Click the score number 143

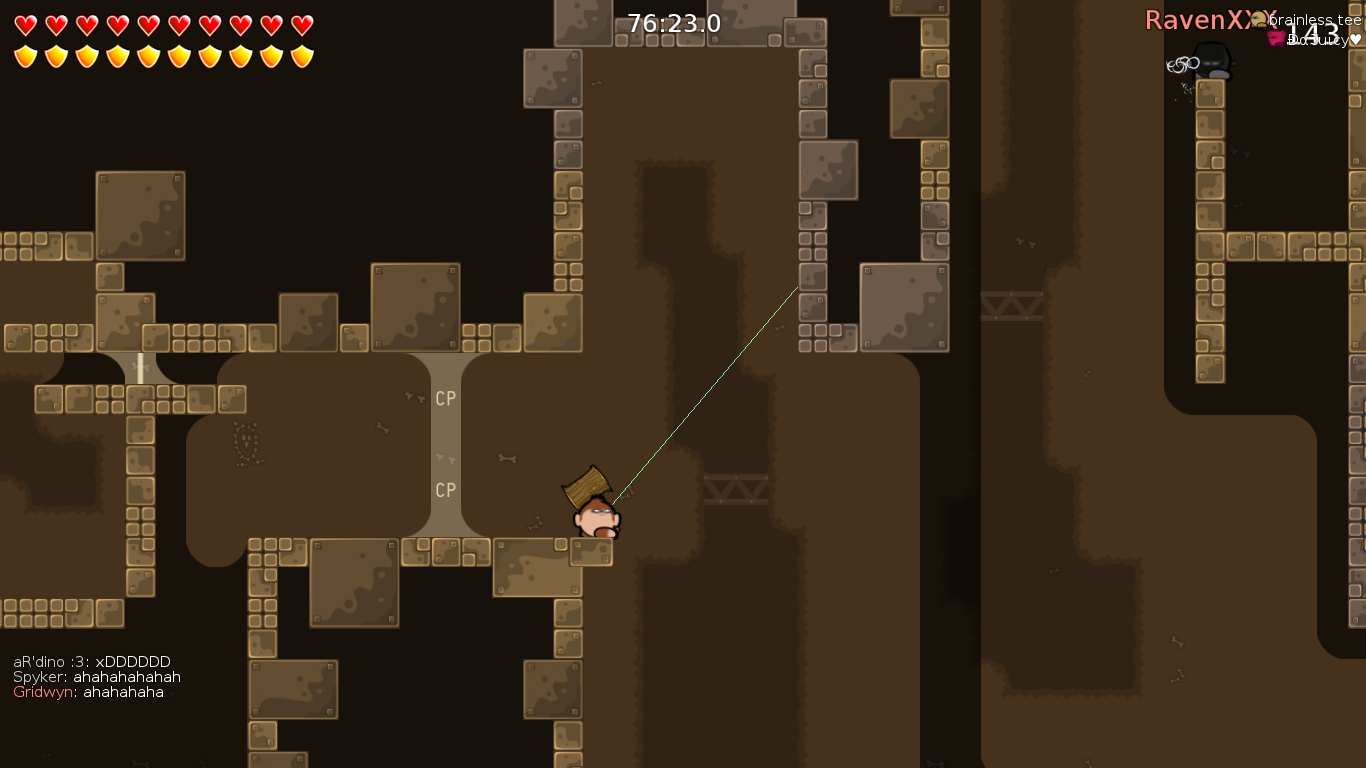pos(1314,33)
